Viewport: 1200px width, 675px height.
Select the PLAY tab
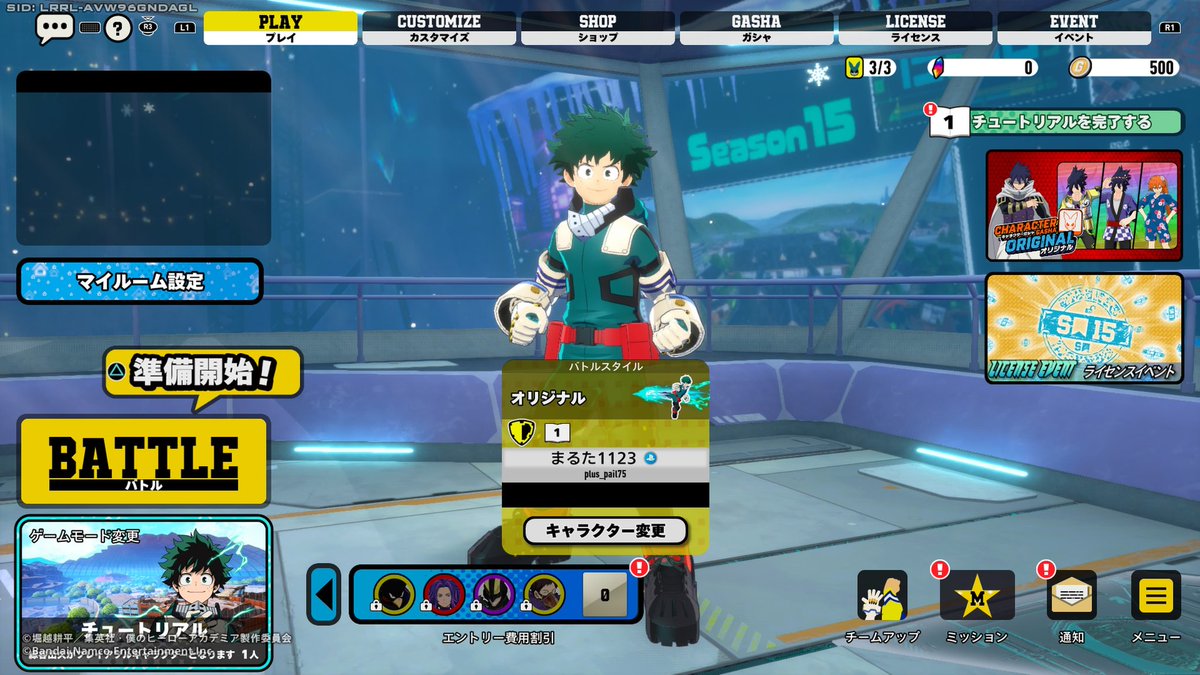coord(280,27)
